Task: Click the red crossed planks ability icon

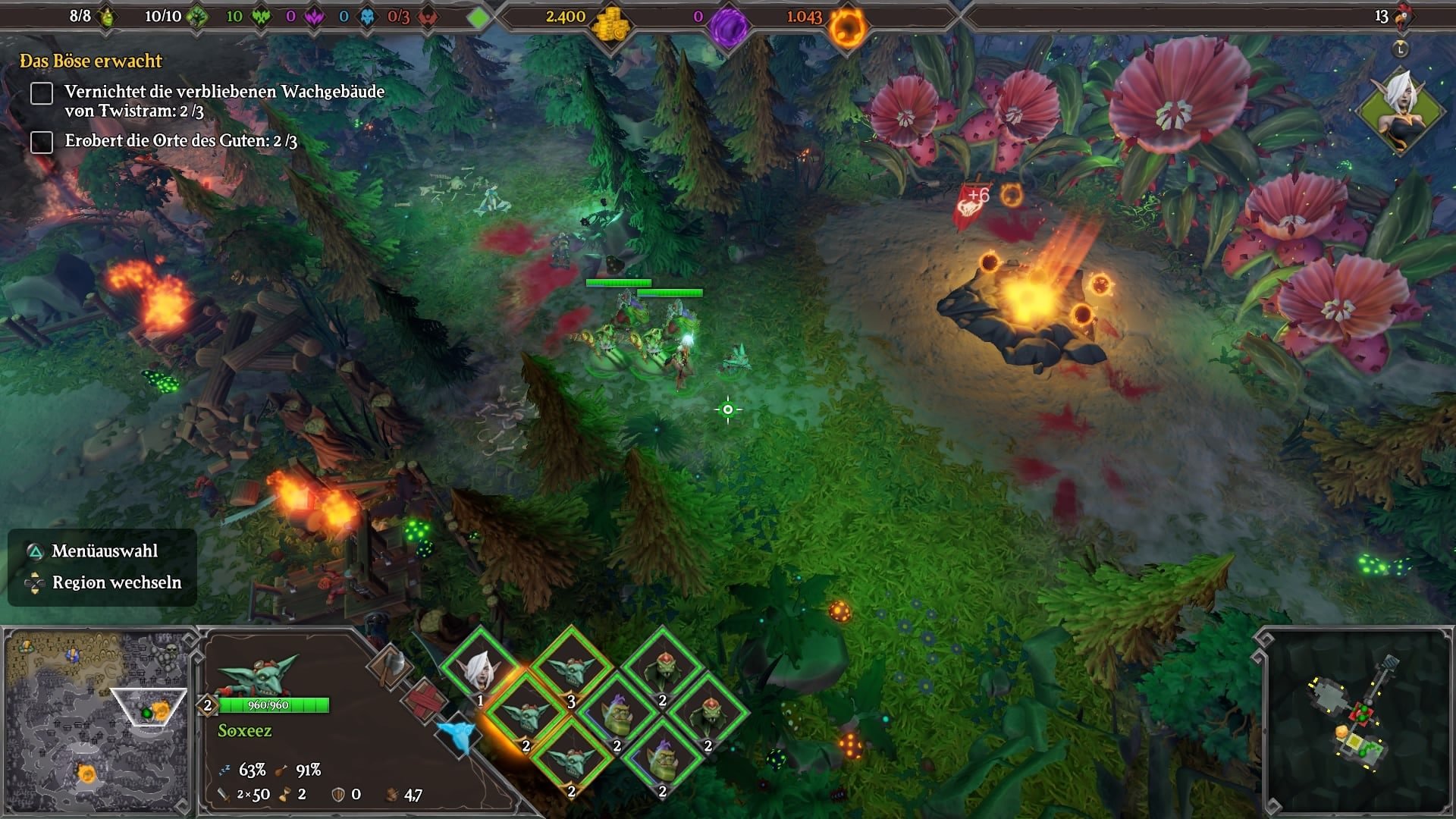Action: 424,699
